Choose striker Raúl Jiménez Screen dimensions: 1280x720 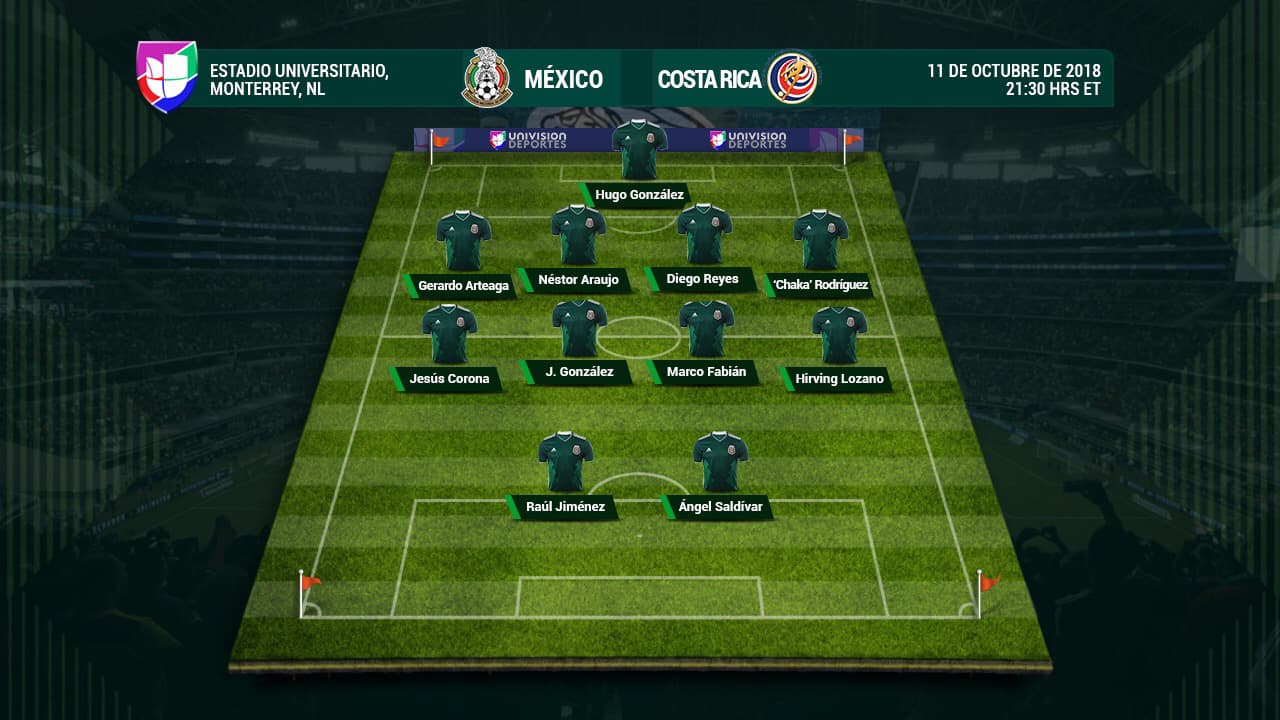coord(565,507)
